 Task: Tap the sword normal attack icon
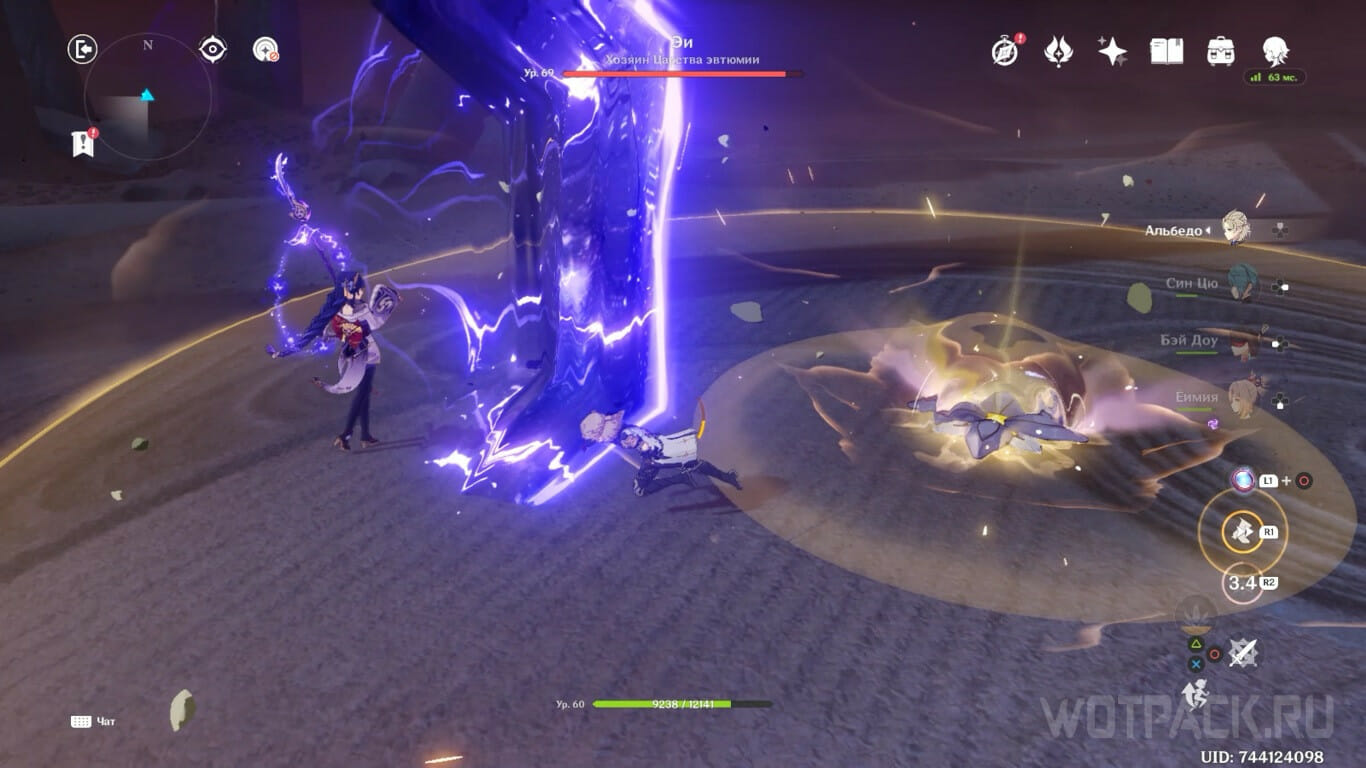pyautogui.click(x=1242, y=654)
